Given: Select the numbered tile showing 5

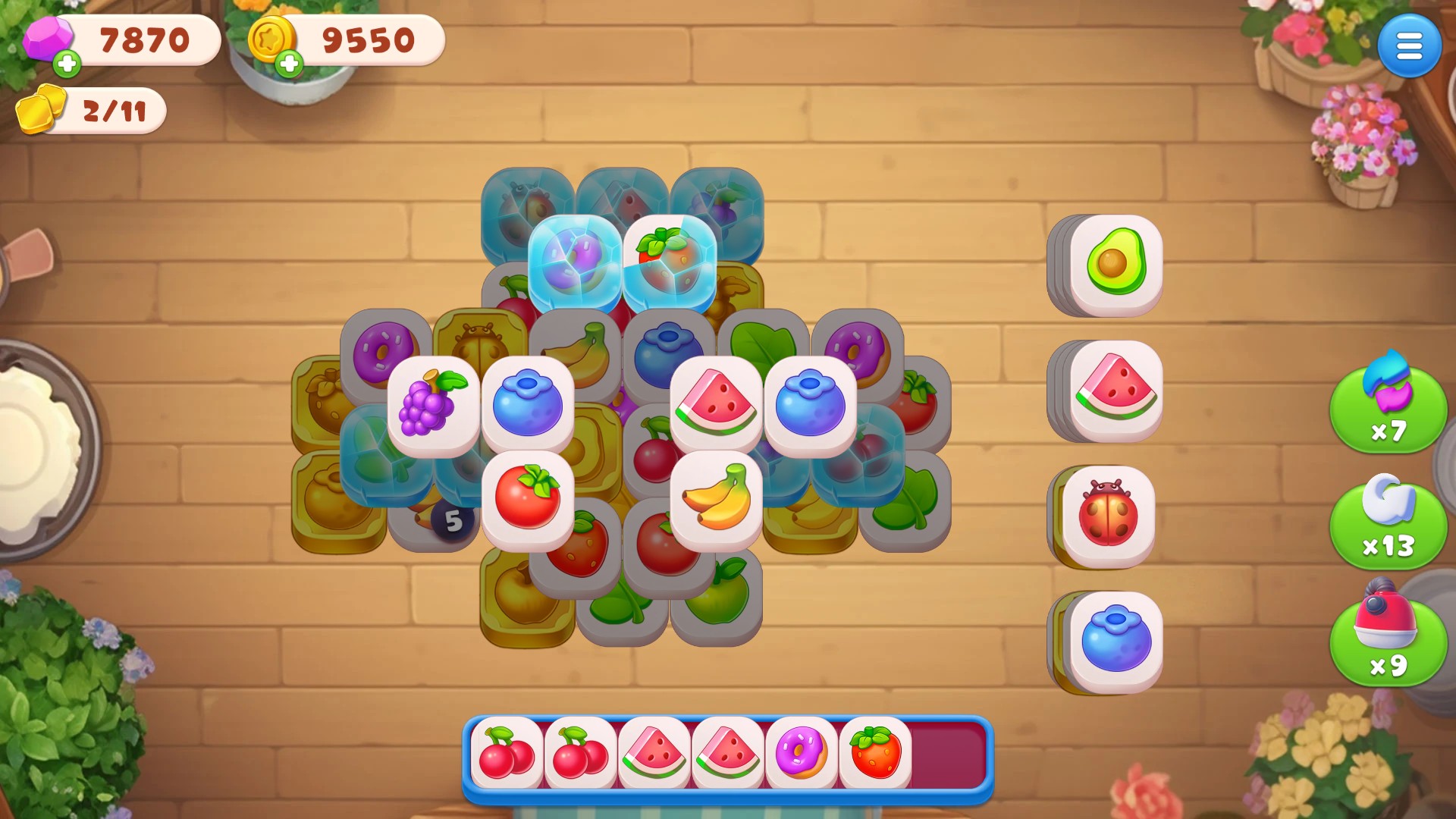Looking at the screenshot, I should click(x=453, y=520).
